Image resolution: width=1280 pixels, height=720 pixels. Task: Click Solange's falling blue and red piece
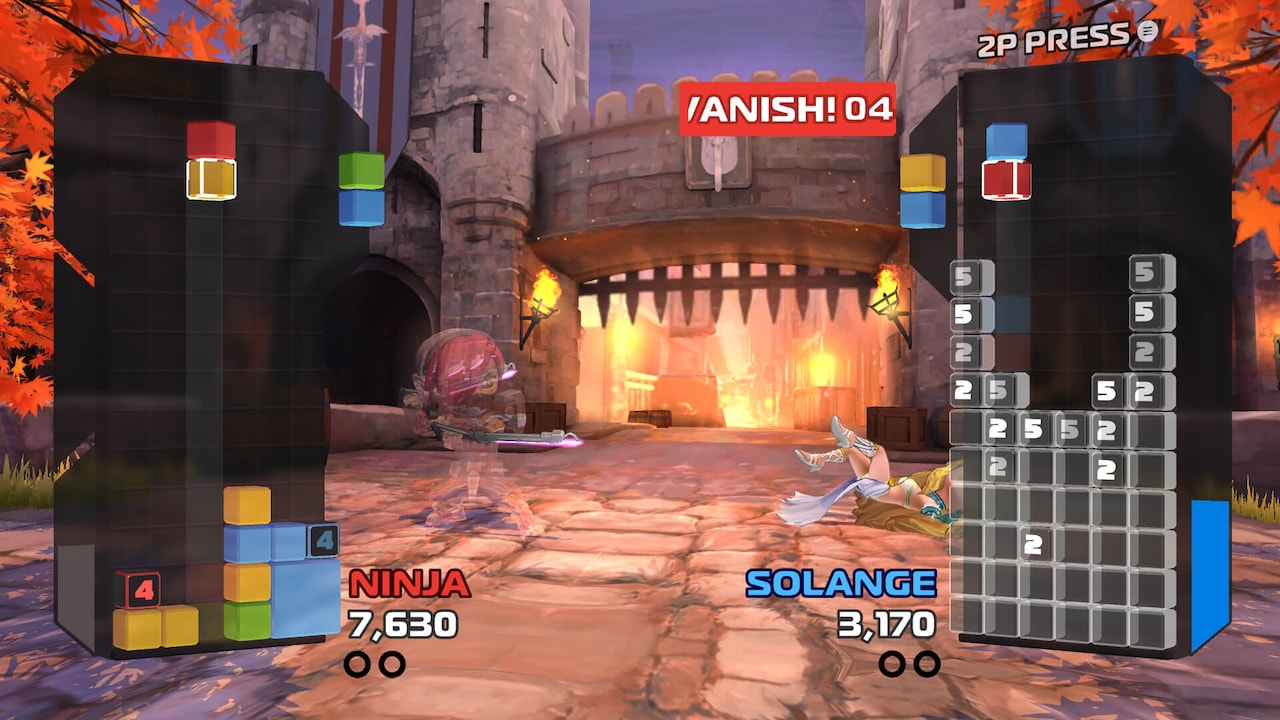pos(1006,161)
